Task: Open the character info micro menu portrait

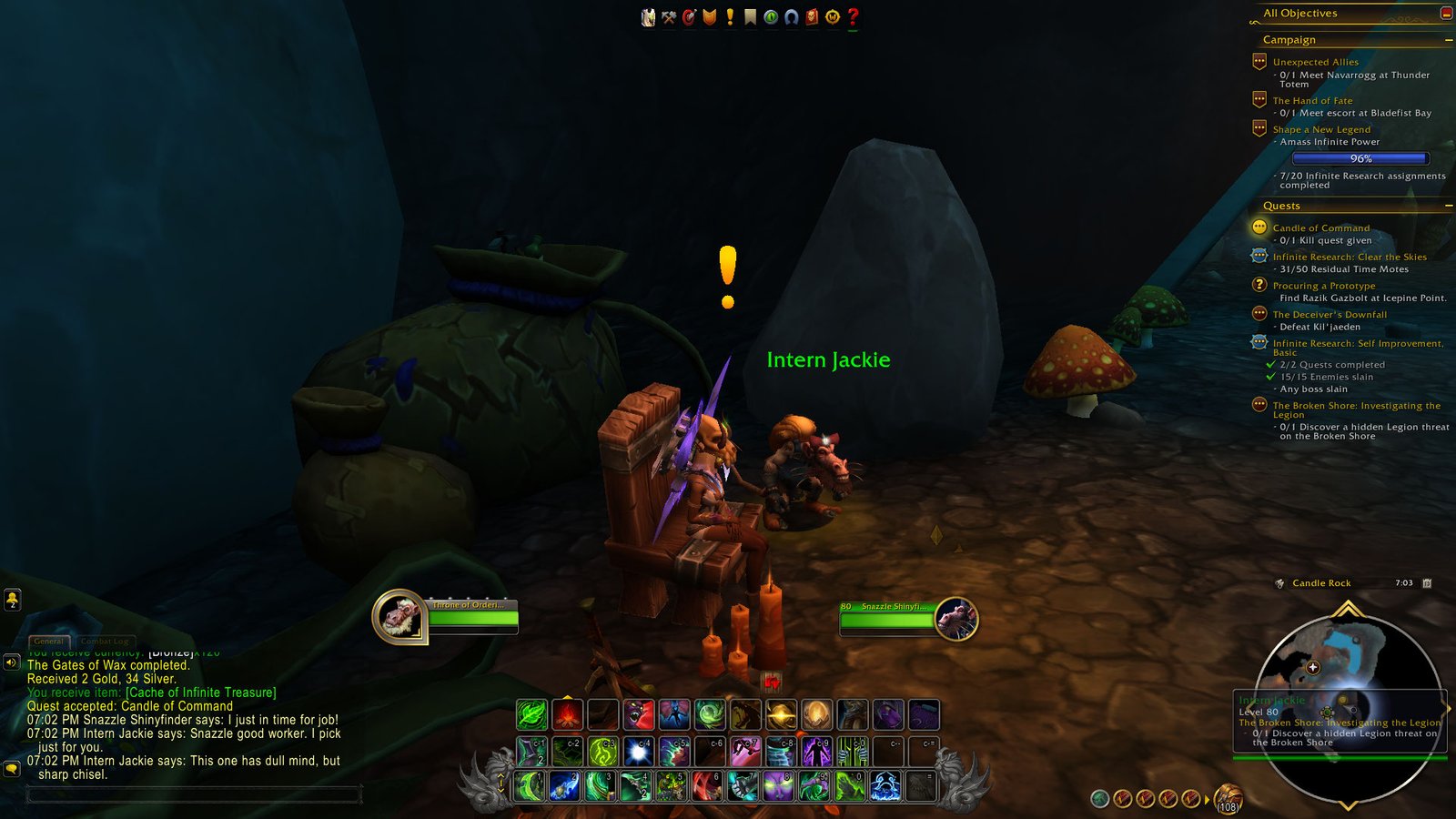Action: 648,17
